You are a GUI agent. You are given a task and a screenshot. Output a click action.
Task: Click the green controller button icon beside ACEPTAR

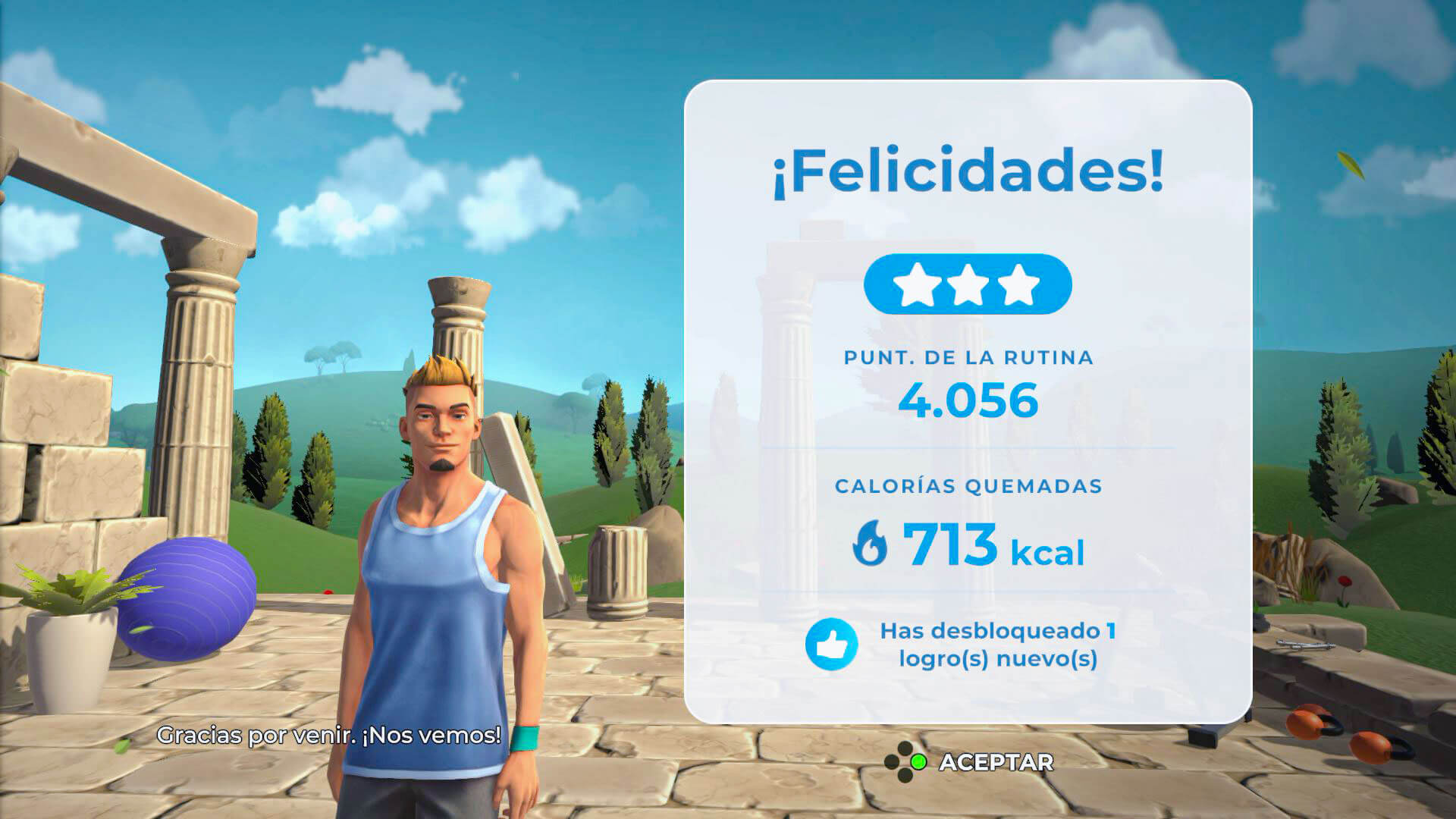click(x=919, y=762)
